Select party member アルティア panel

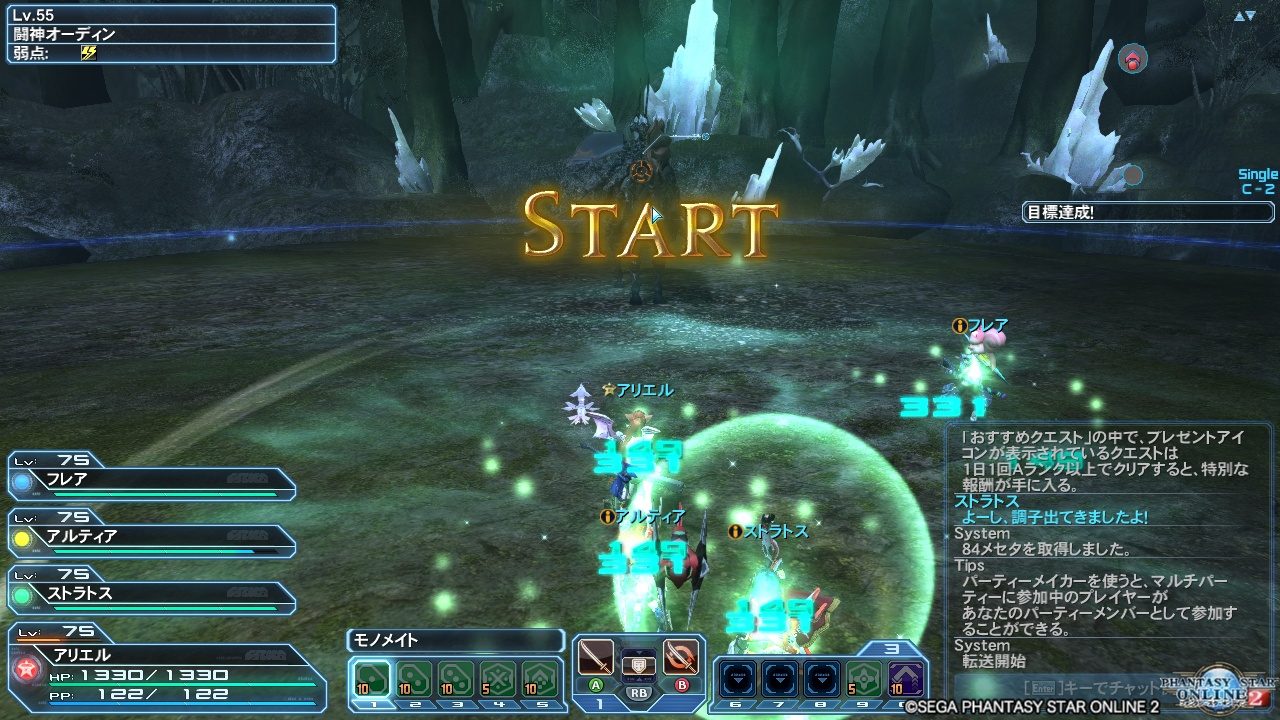click(x=152, y=537)
